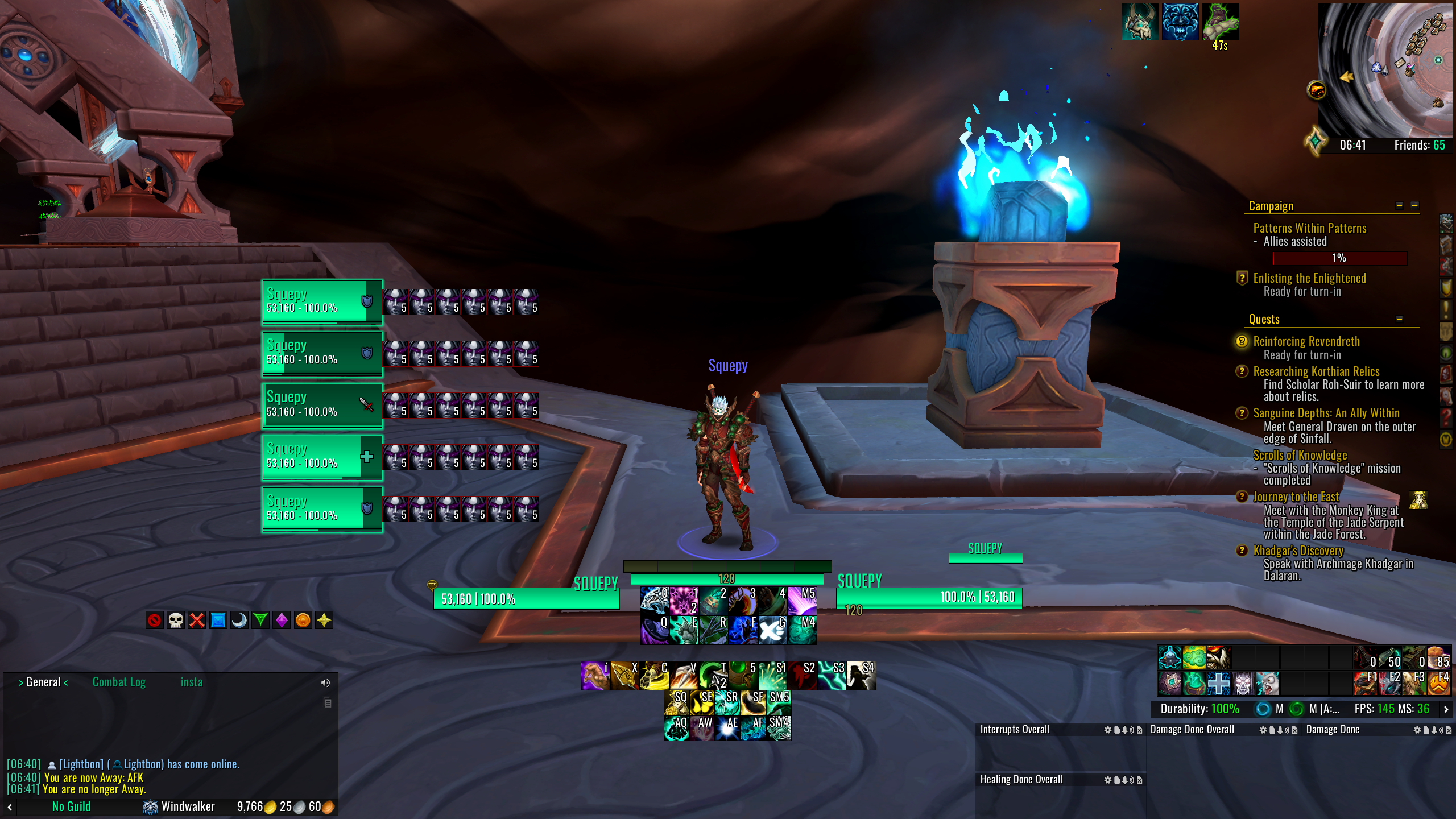1456x819 pixels.
Task: Select the General chat tab
Action: coord(43,682)
